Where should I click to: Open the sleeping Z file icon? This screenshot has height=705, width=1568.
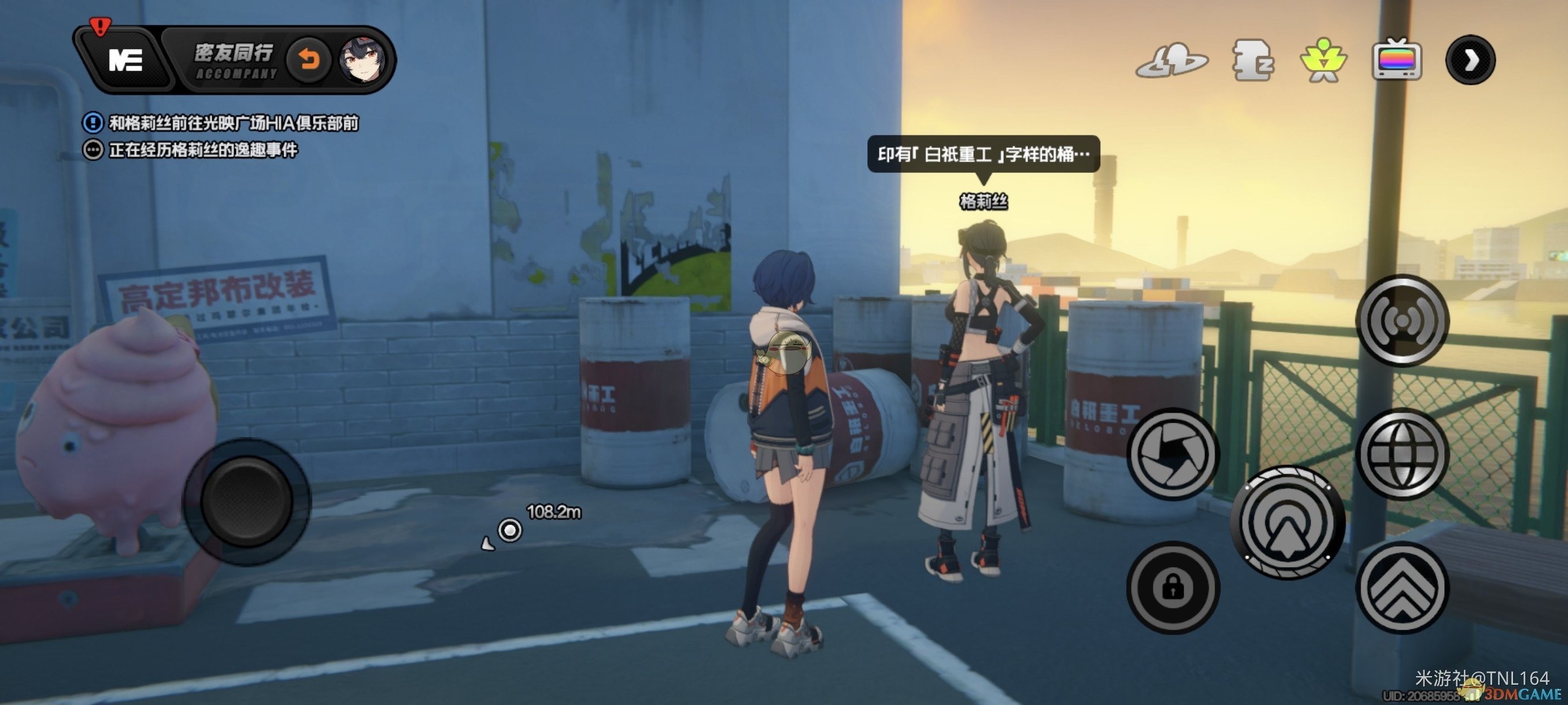(1252, 60)
